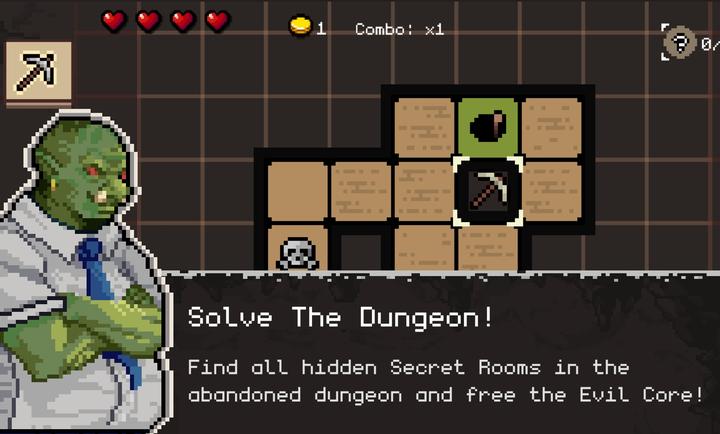The image size is (720, 434).
Task: Choose the green tile with the dark item
Action: [488, 126]
